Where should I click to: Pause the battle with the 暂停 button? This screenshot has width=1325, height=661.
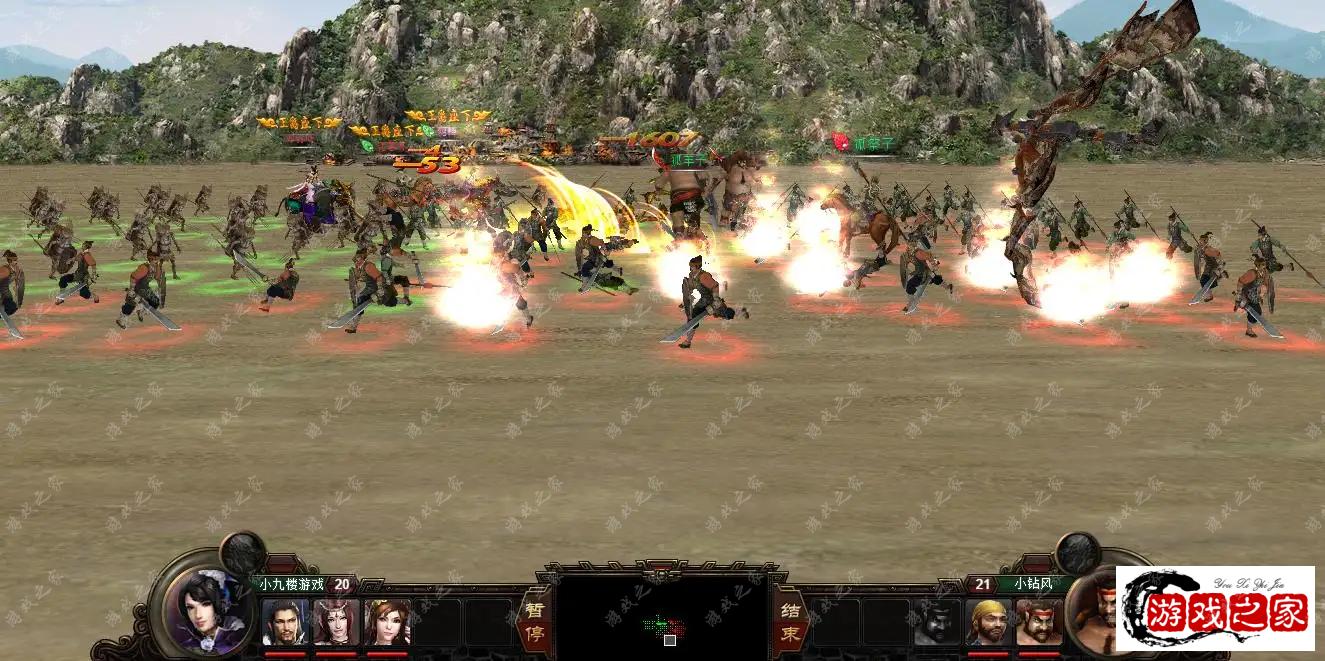point(533,621)
